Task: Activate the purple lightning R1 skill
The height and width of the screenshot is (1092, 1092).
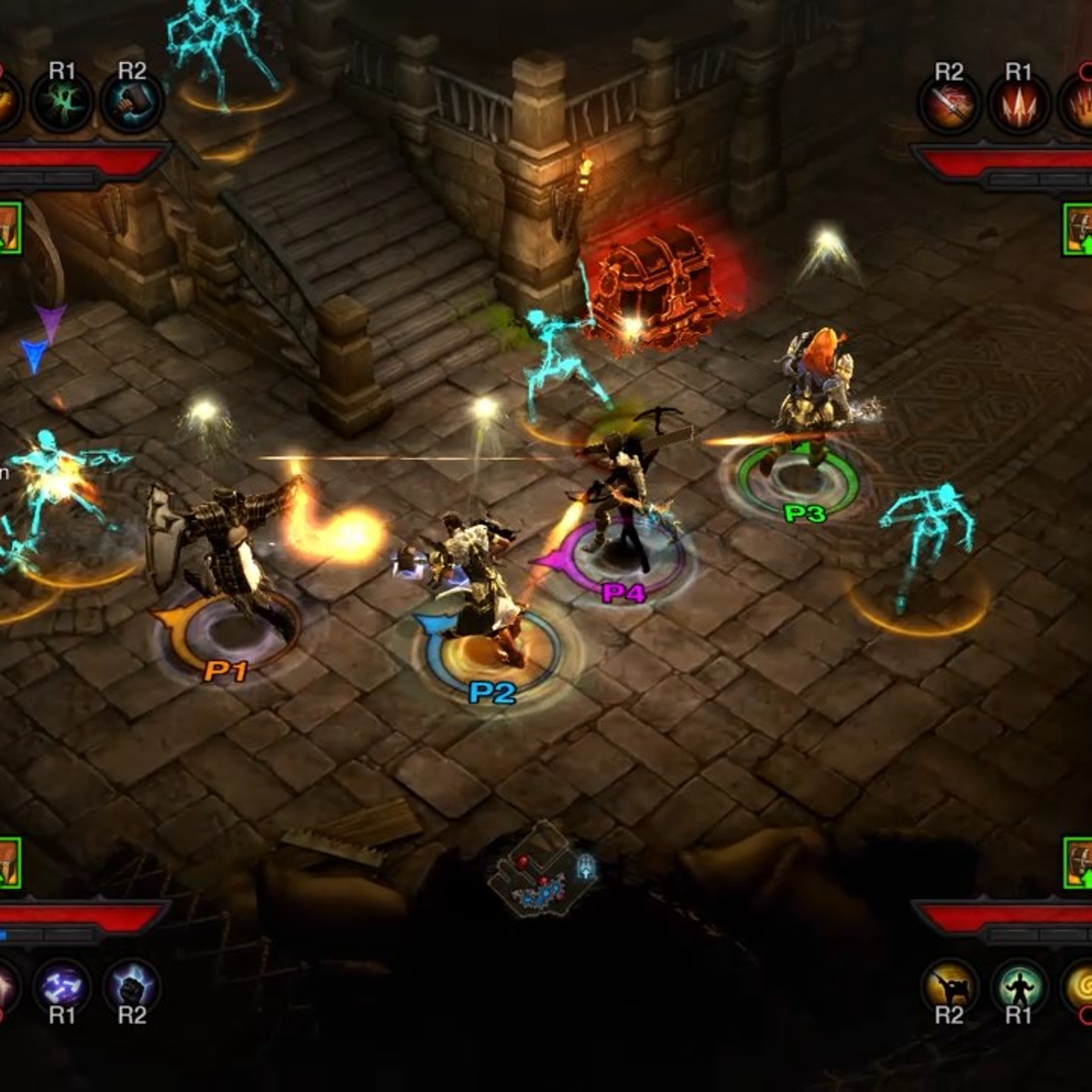Action: [62, 986]
